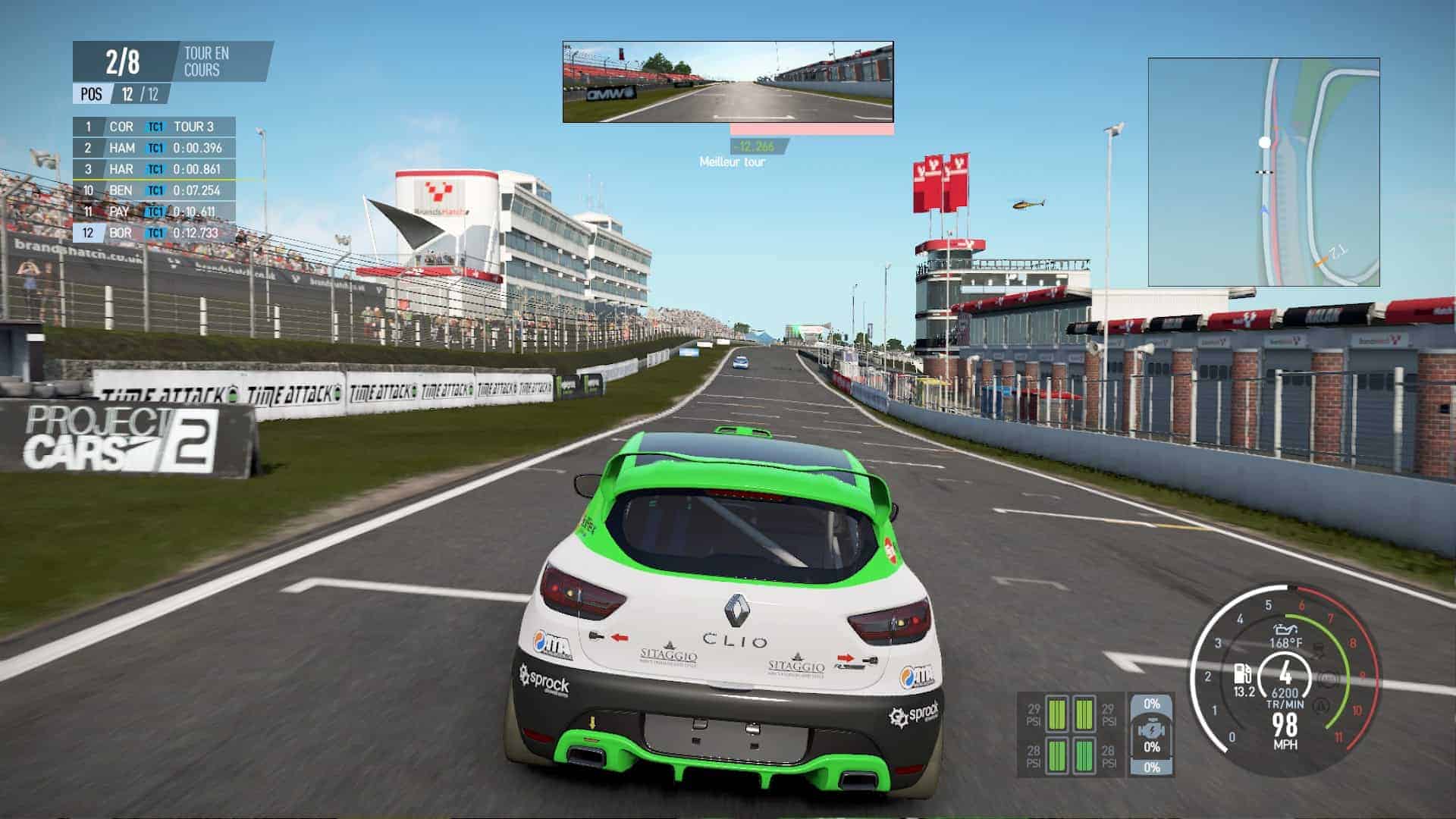Click the track minimap

(1263, 172)
